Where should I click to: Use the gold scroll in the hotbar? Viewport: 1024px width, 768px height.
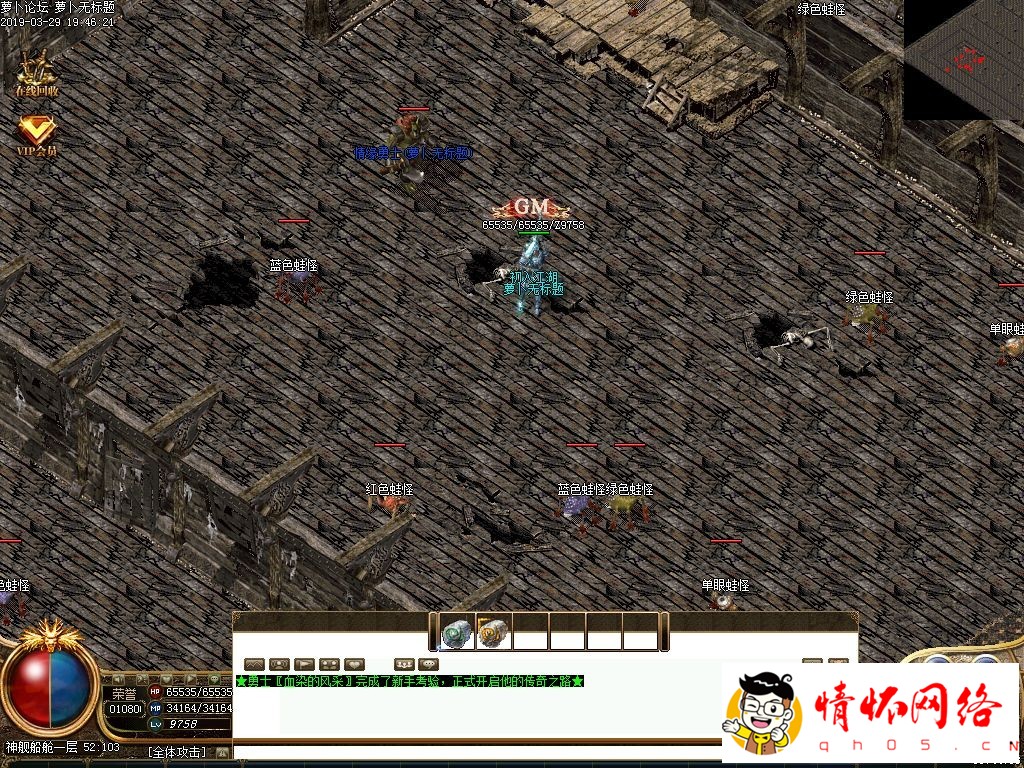click(493, 632)
